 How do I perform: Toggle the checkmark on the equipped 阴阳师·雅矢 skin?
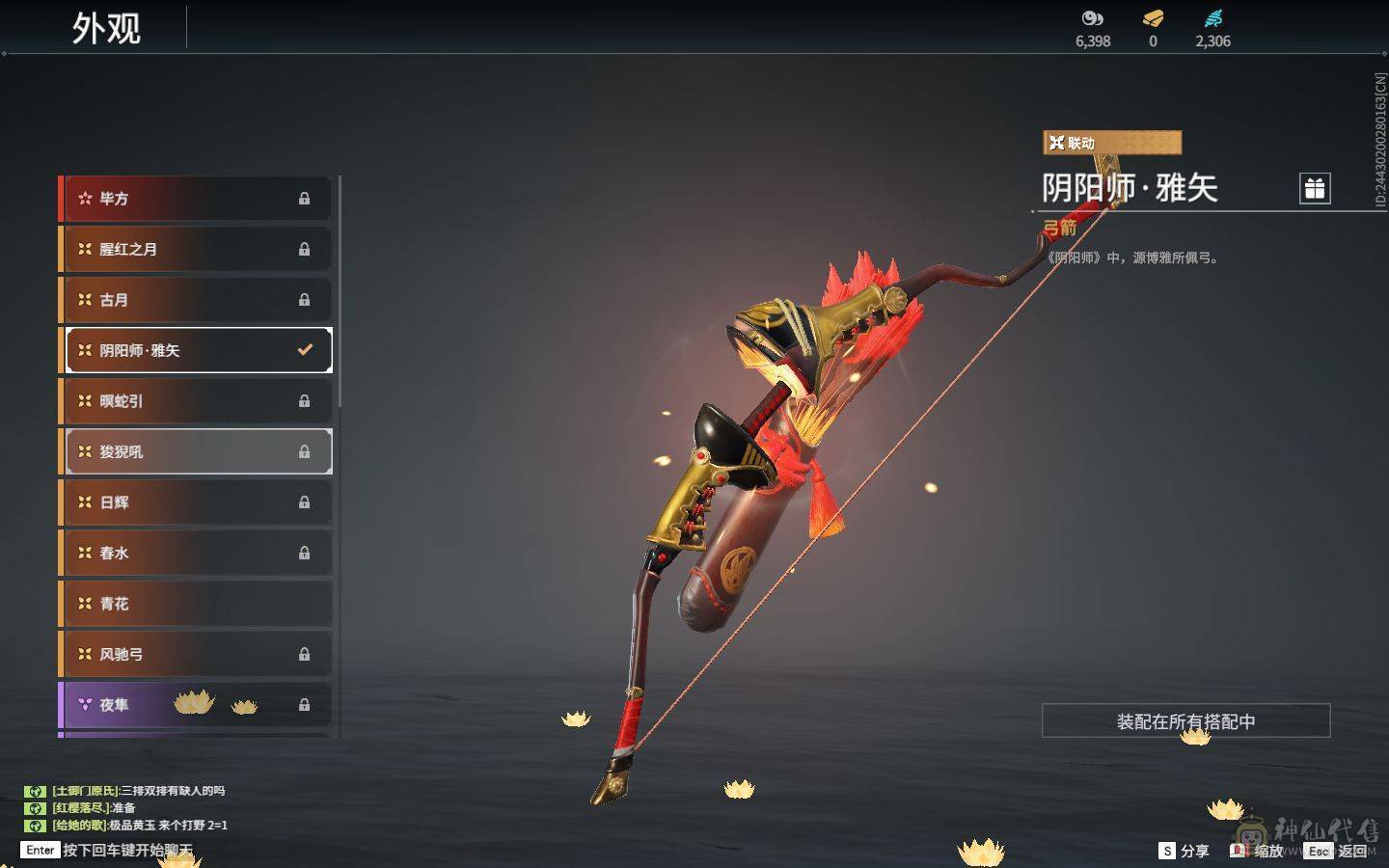click(x=305, y=350)
